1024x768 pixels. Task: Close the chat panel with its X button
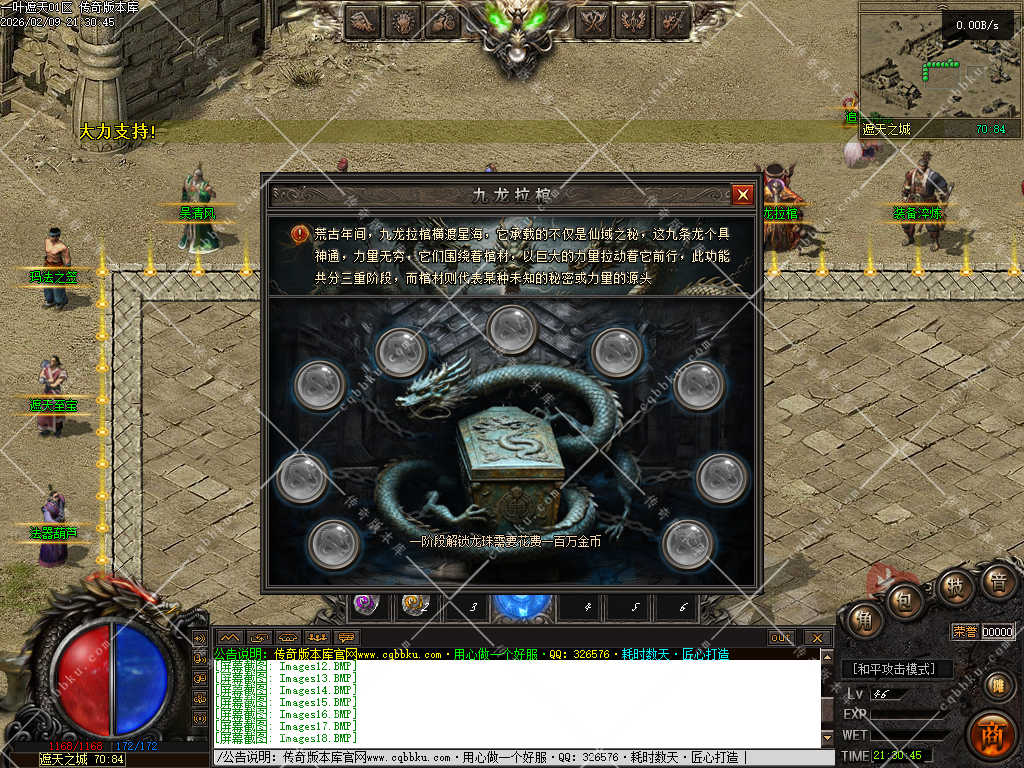[817, 637]
